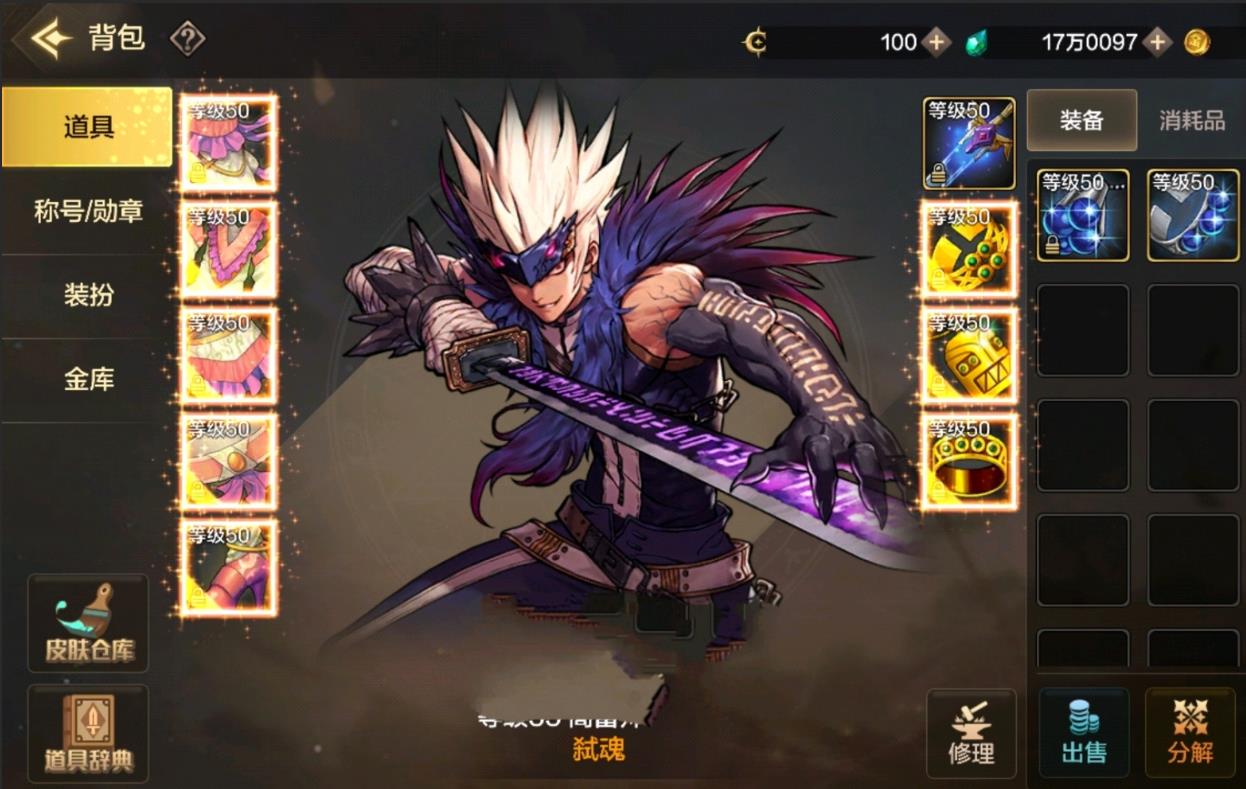Select the equipped gold necklace with green gems
This screenshot has width=1246, height=789.
coord(968,250)
